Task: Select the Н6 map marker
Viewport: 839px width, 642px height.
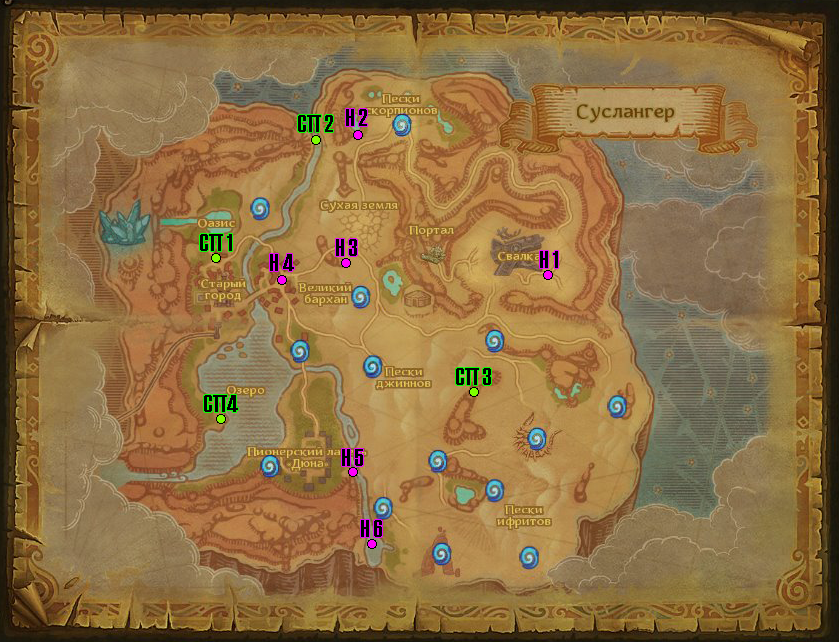Action: 372,544
